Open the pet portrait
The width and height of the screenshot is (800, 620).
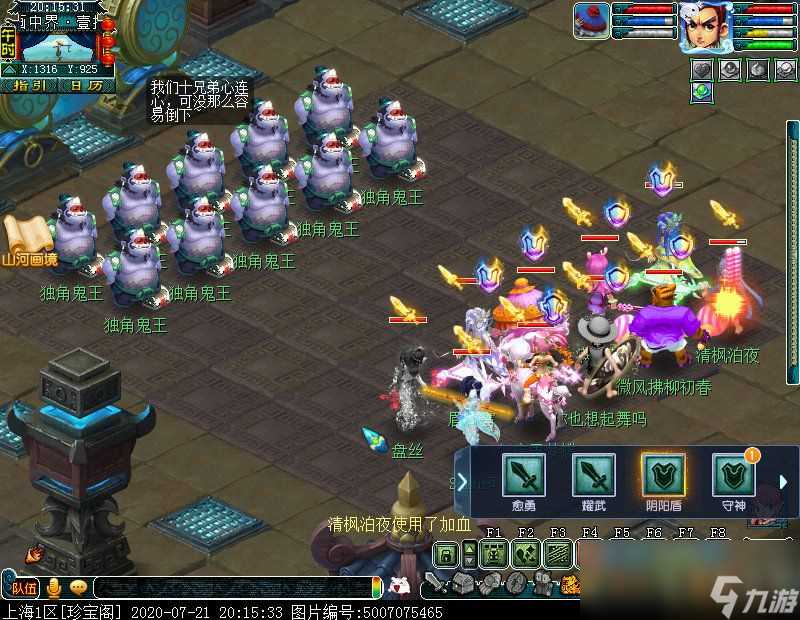coord(591,21)
